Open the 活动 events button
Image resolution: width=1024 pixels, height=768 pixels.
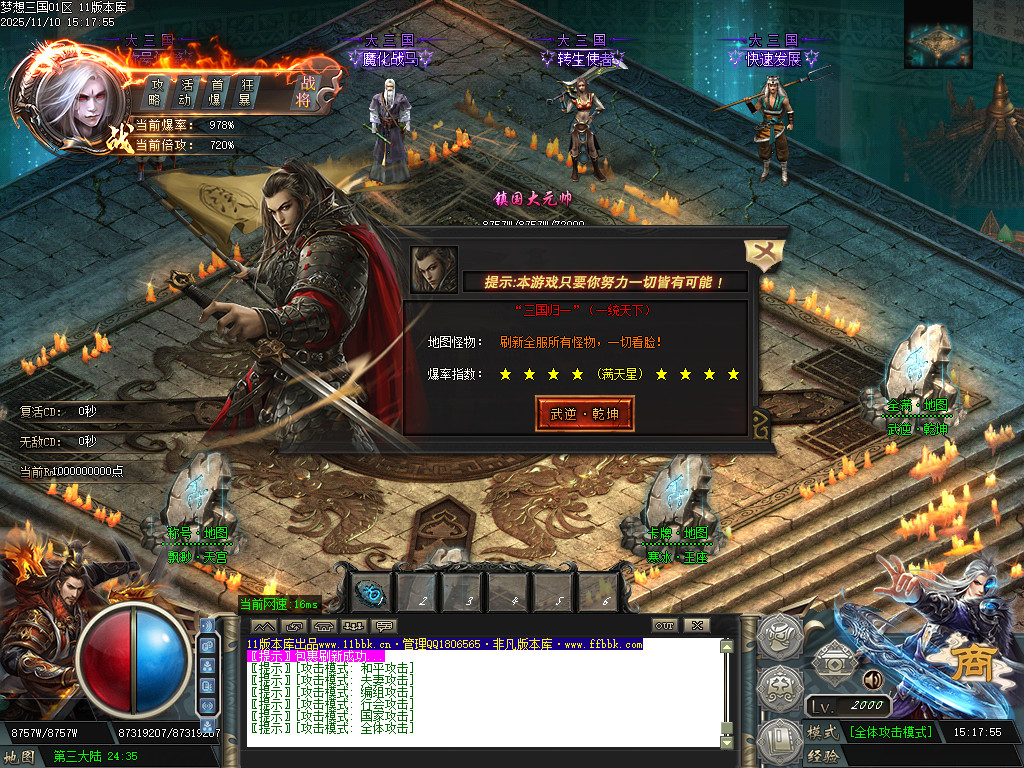(x=186, y=92)
